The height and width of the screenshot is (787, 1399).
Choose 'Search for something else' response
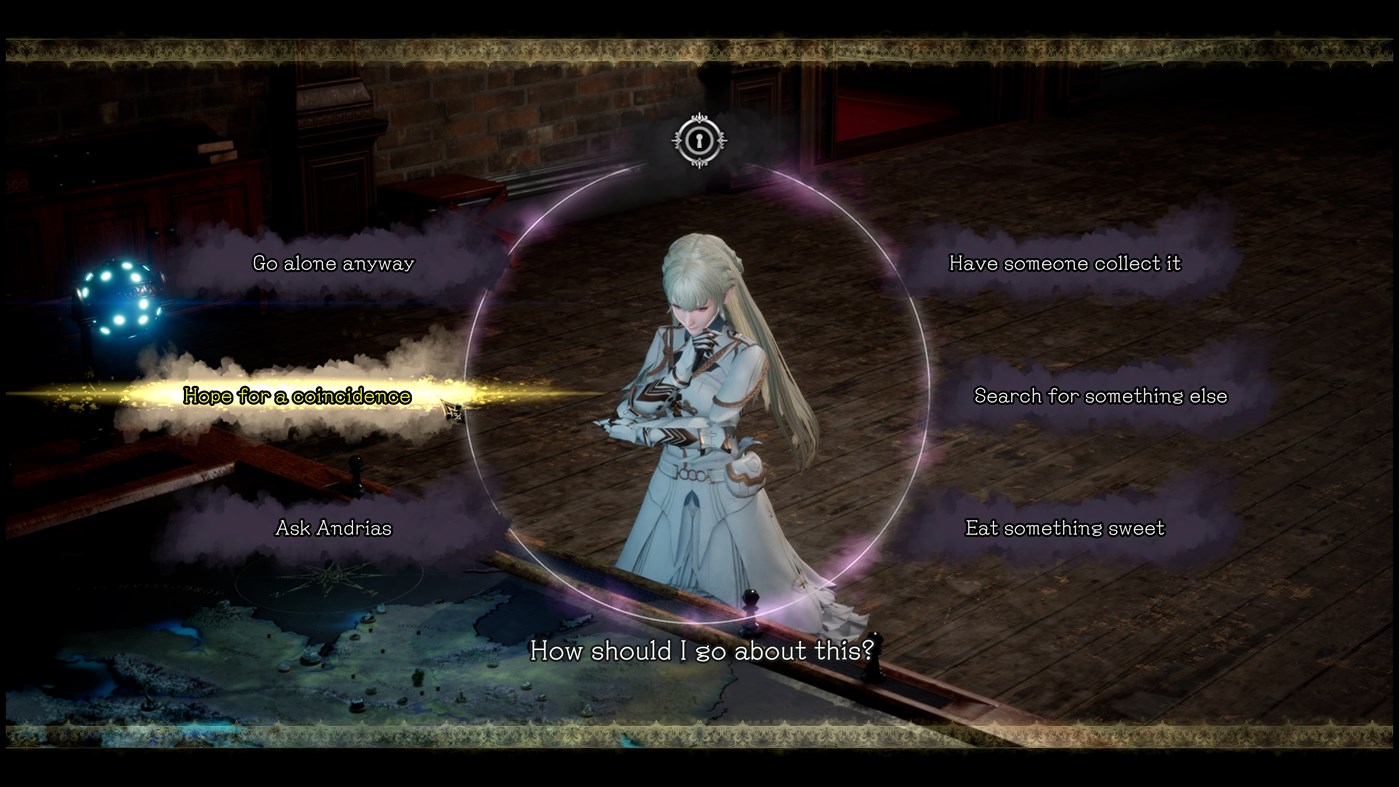click(x=1100, y=395)
